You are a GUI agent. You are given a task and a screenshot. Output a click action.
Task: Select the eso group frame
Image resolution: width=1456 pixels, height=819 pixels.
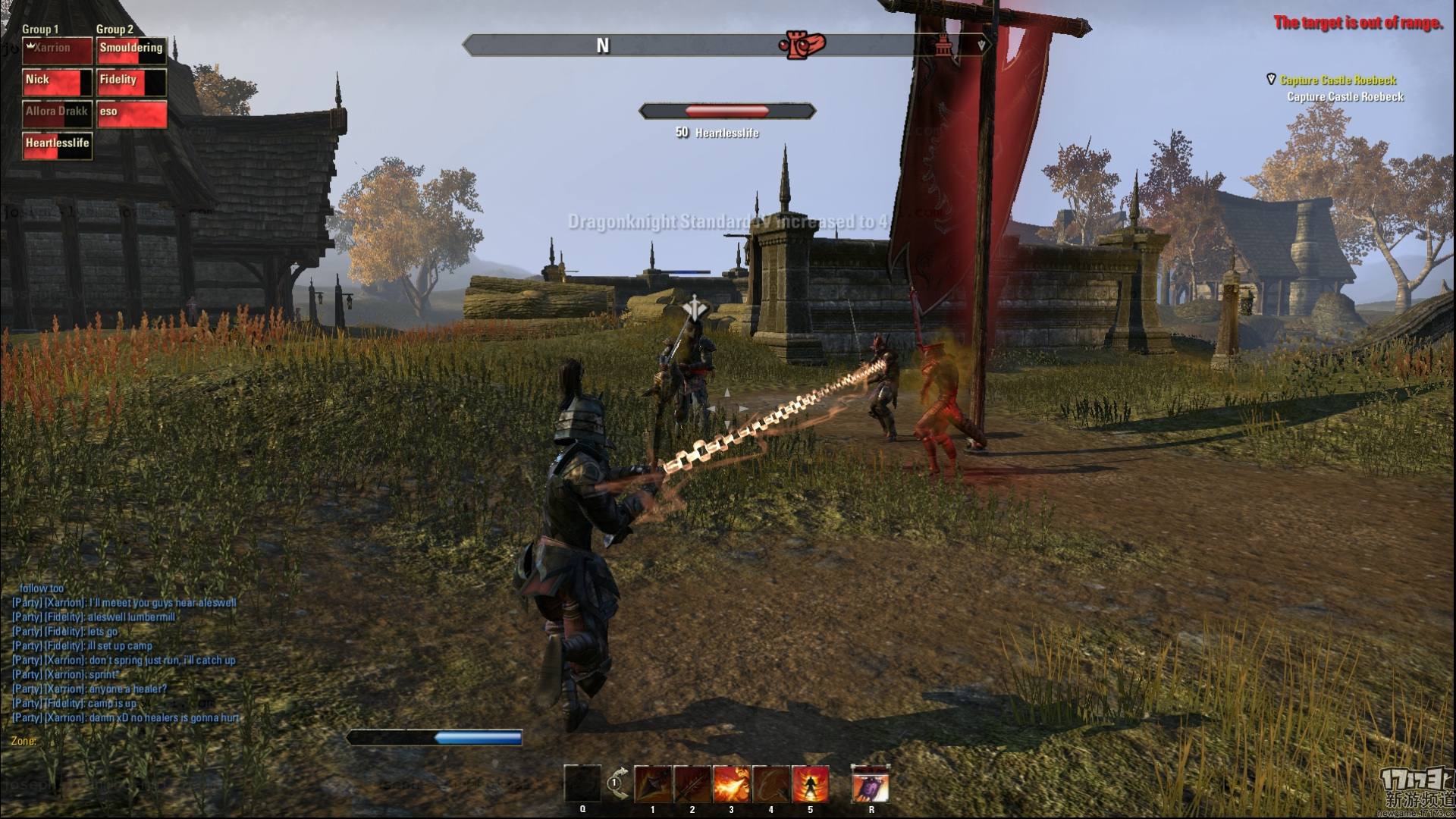click(x=132, y=115)
